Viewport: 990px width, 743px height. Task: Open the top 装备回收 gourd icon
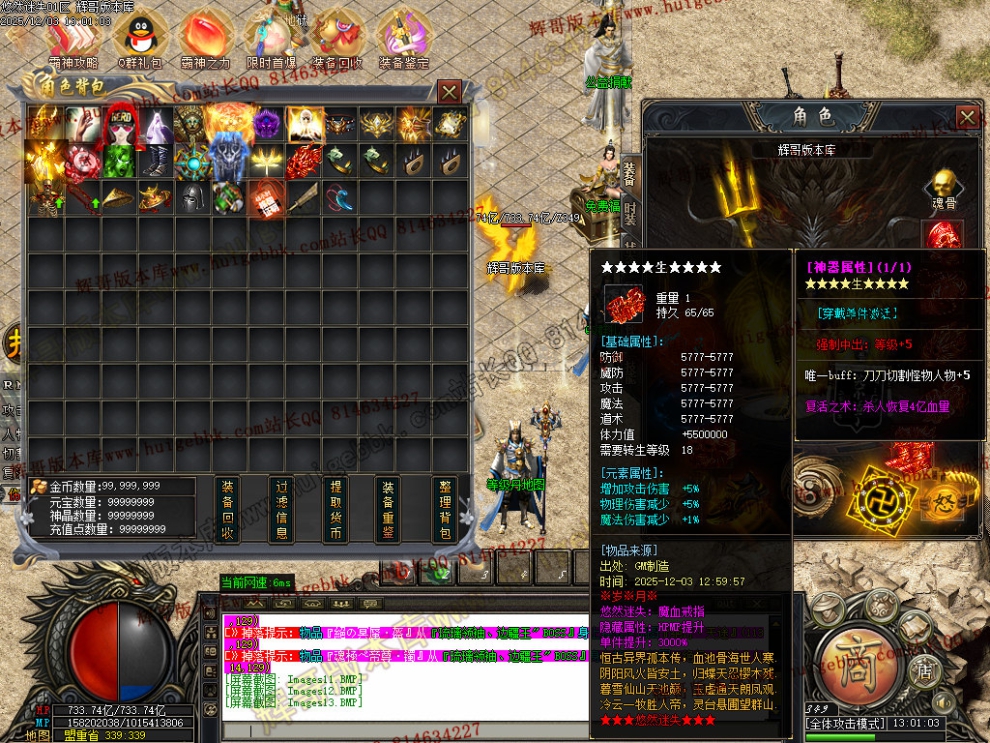point(337,36)
